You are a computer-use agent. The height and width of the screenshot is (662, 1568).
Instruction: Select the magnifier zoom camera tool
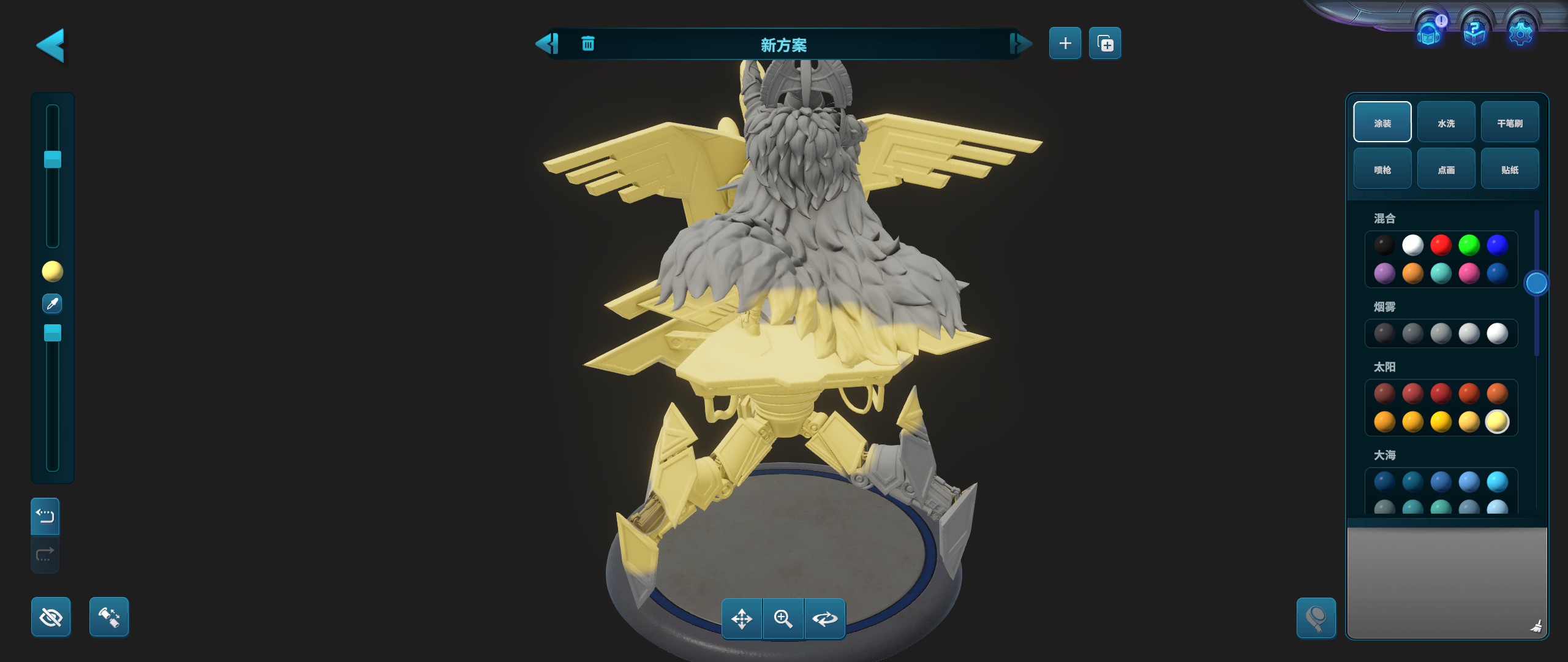pos(783,618)
